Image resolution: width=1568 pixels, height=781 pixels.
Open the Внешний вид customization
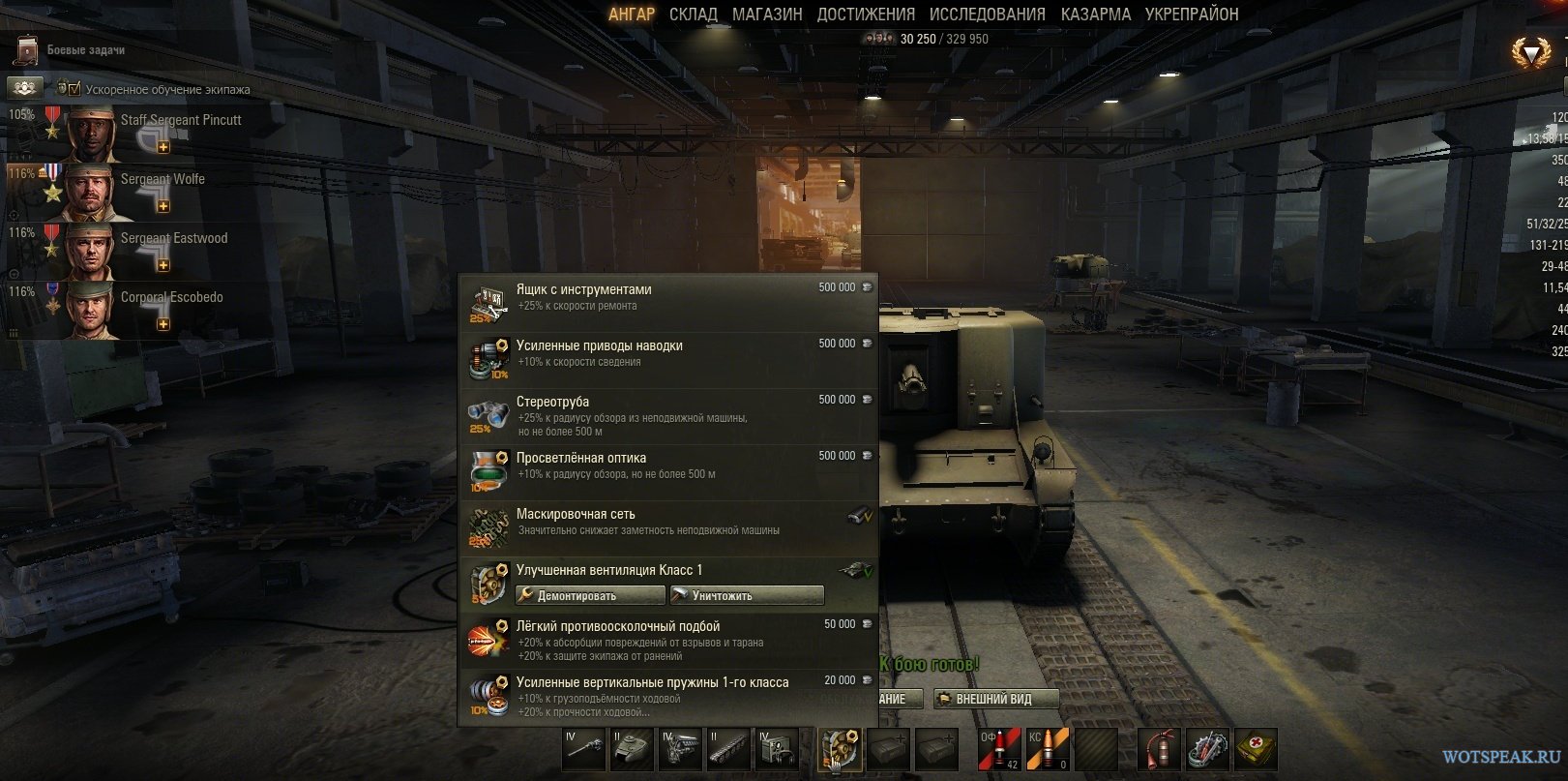click(x=994, y=699)
